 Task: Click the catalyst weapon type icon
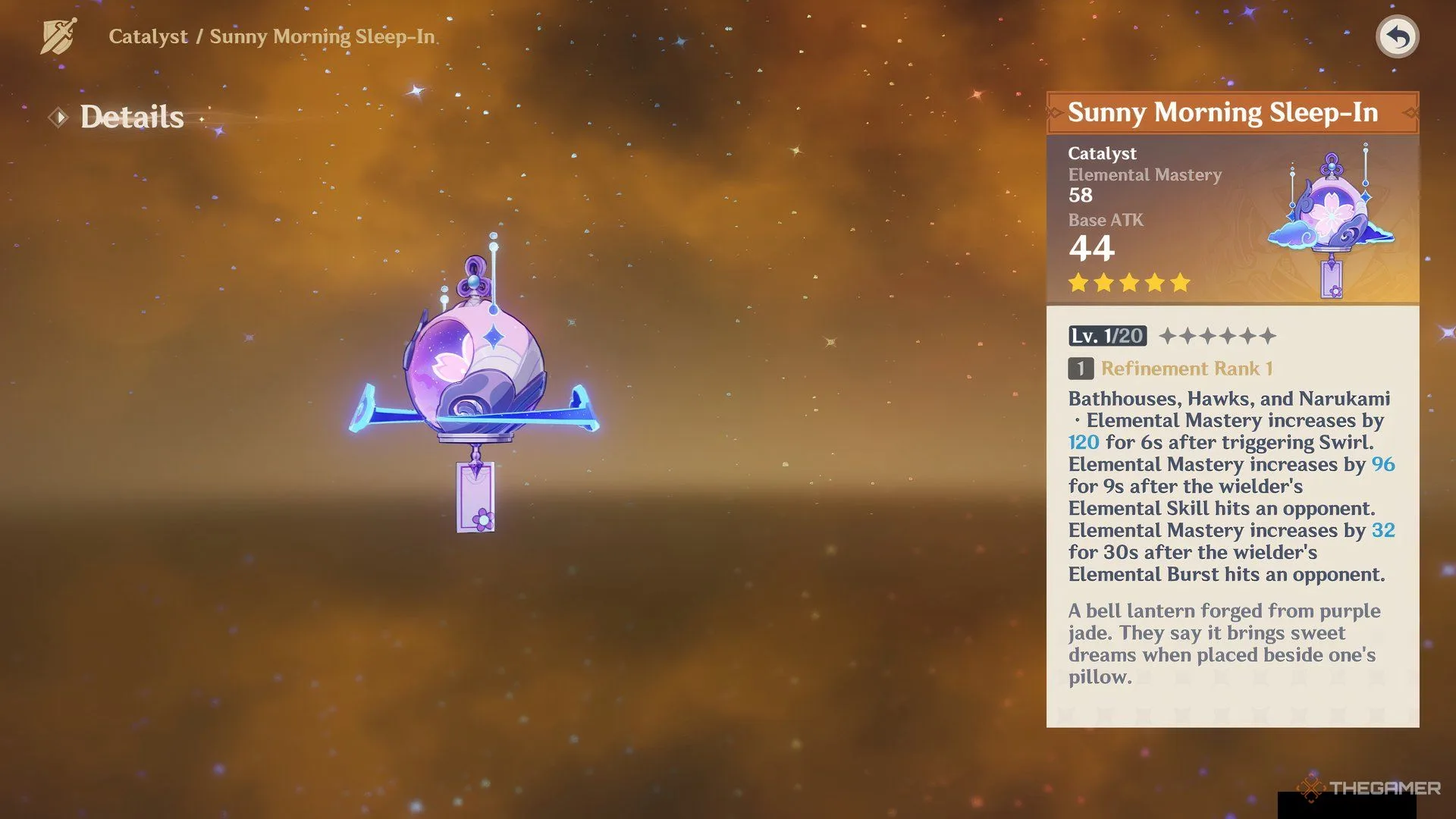[x=58, y=36]
